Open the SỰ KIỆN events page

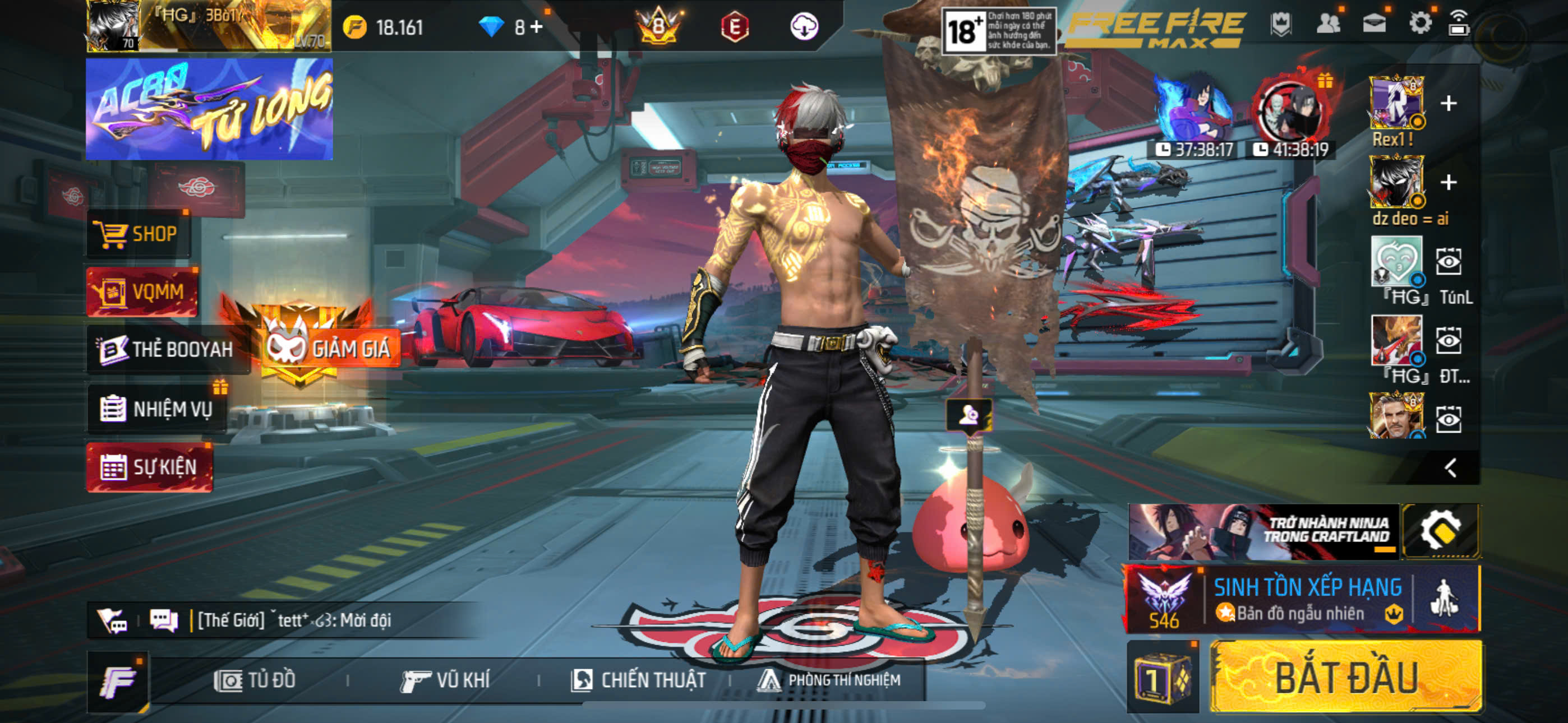tap(150, 467)
